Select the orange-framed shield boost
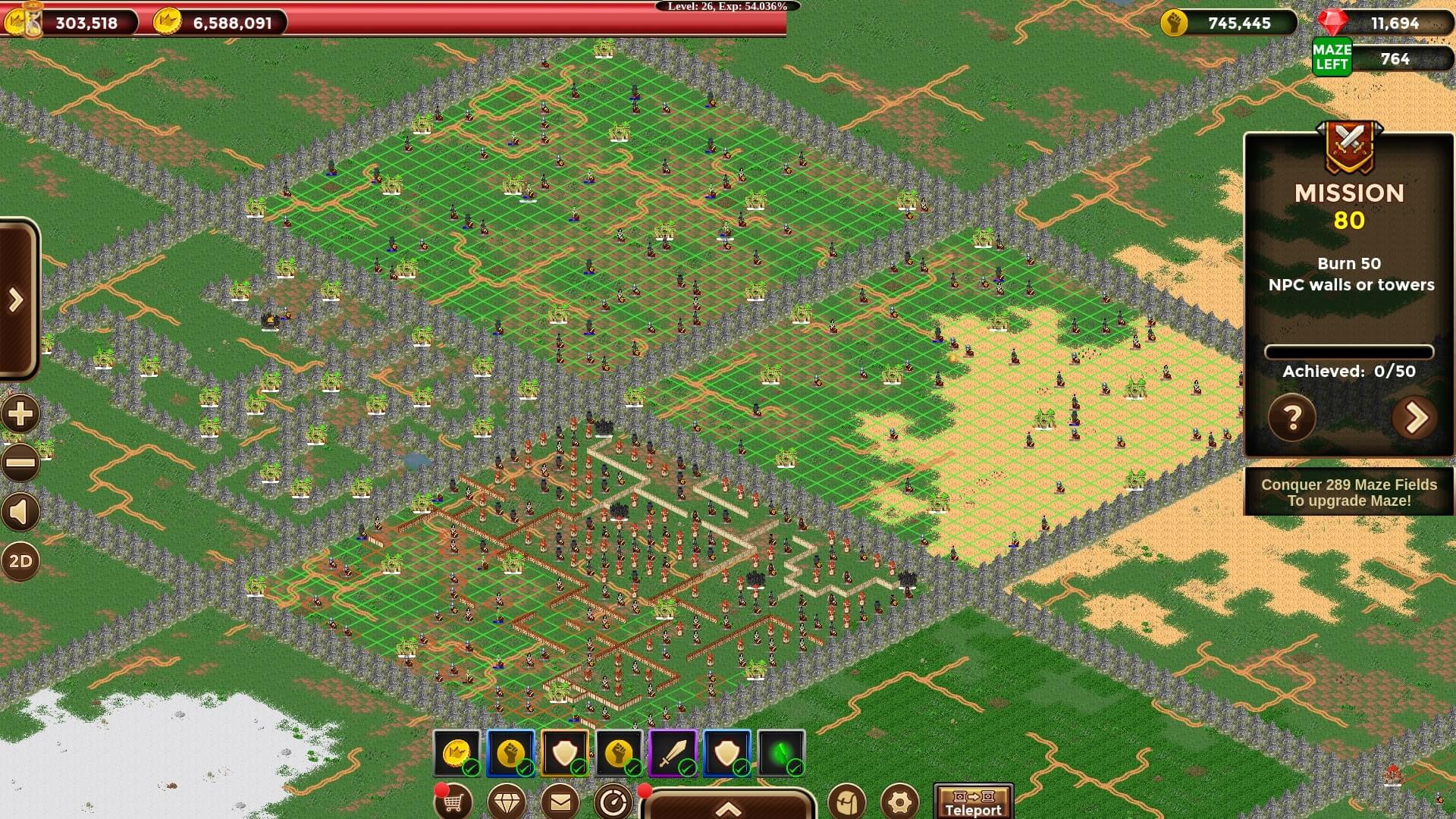This screenshot has width=1456, height=819. [565, 753]
